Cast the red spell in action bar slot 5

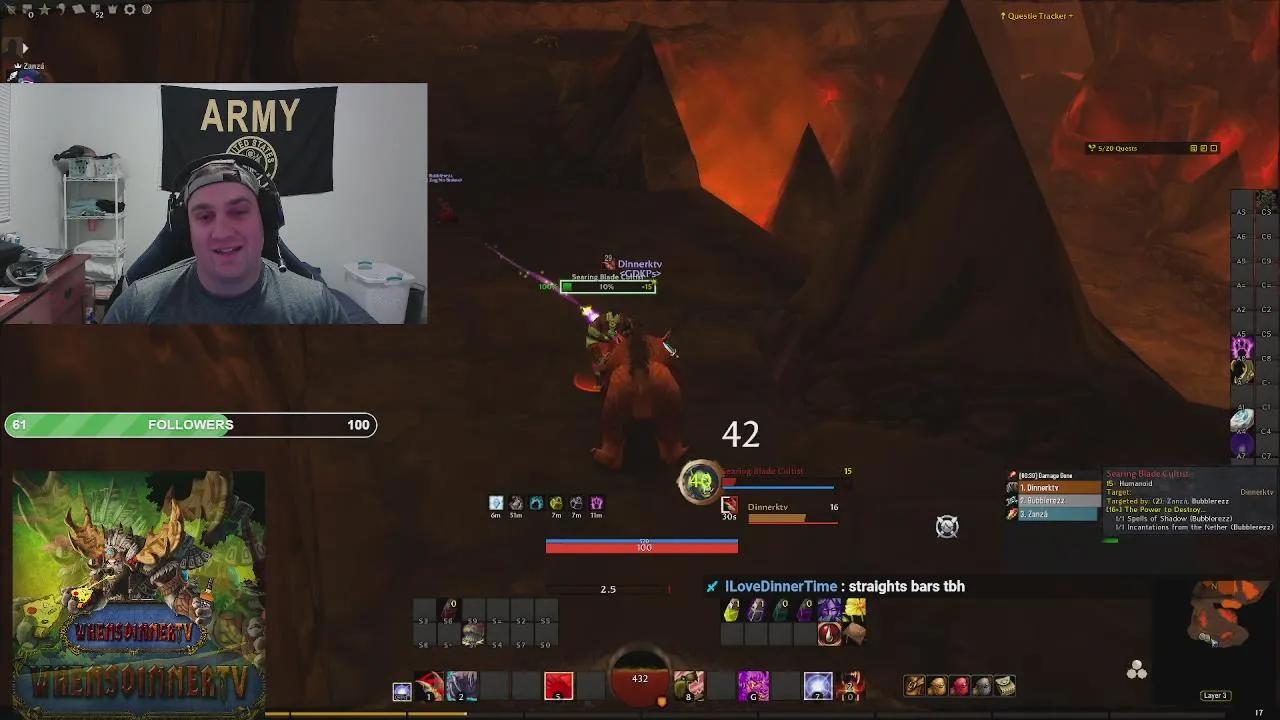pos(558,687)
